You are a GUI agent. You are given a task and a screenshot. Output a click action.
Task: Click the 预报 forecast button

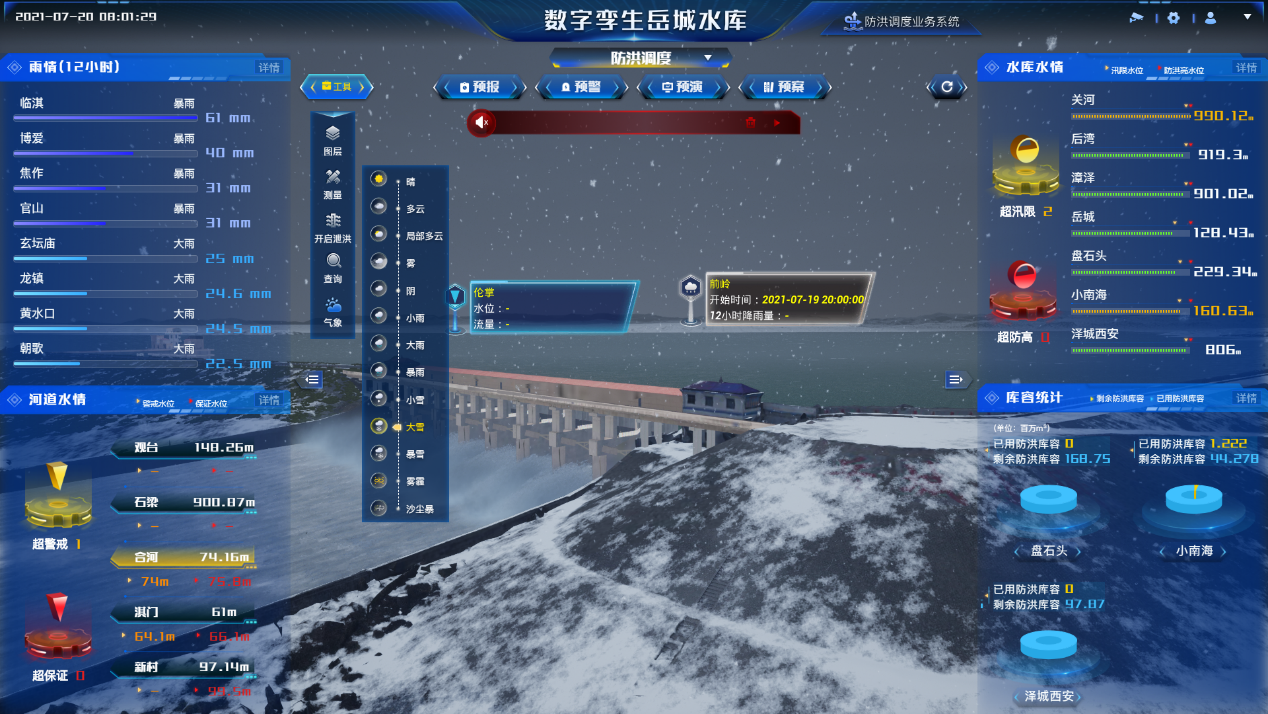click(480, 88)
